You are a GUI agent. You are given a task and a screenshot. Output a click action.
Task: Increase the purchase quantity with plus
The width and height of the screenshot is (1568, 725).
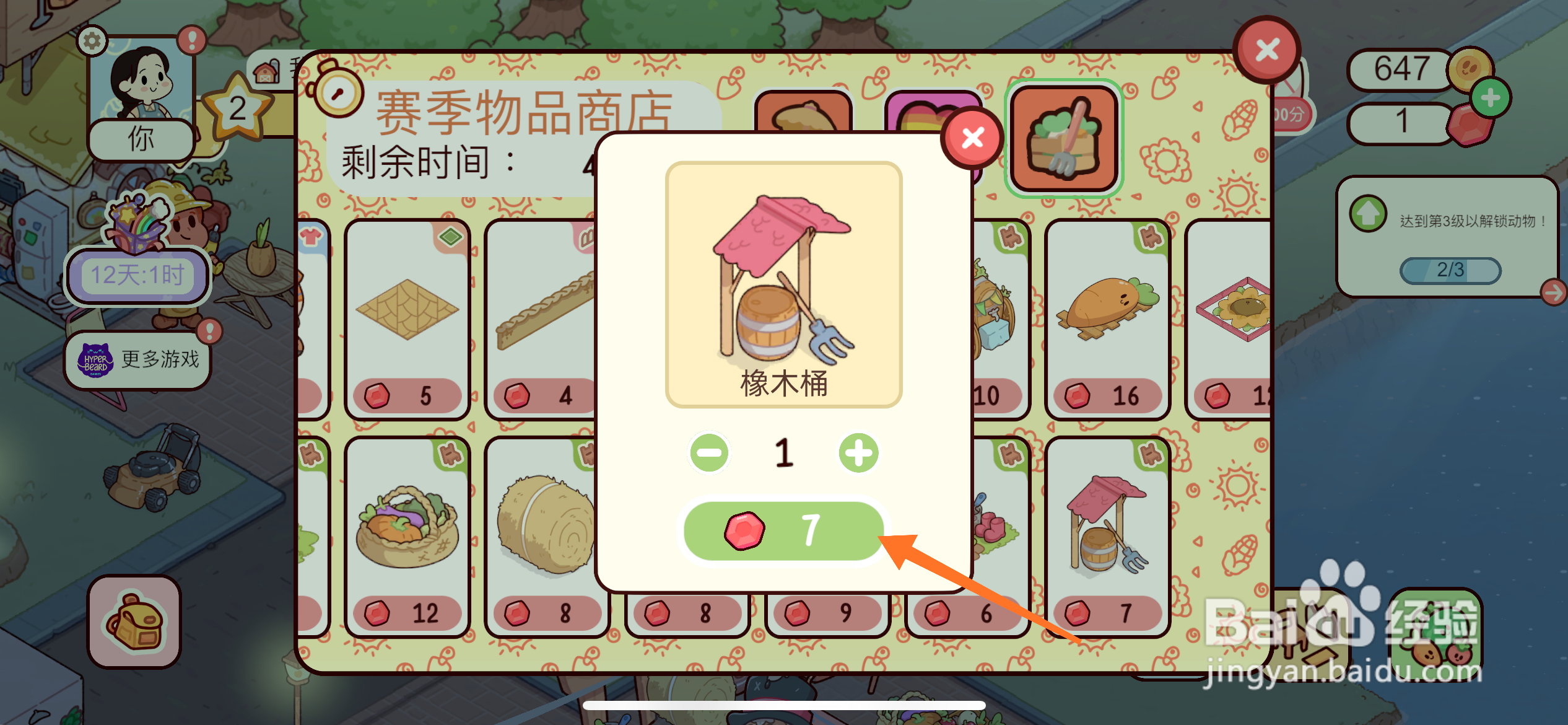coord(859,452)
